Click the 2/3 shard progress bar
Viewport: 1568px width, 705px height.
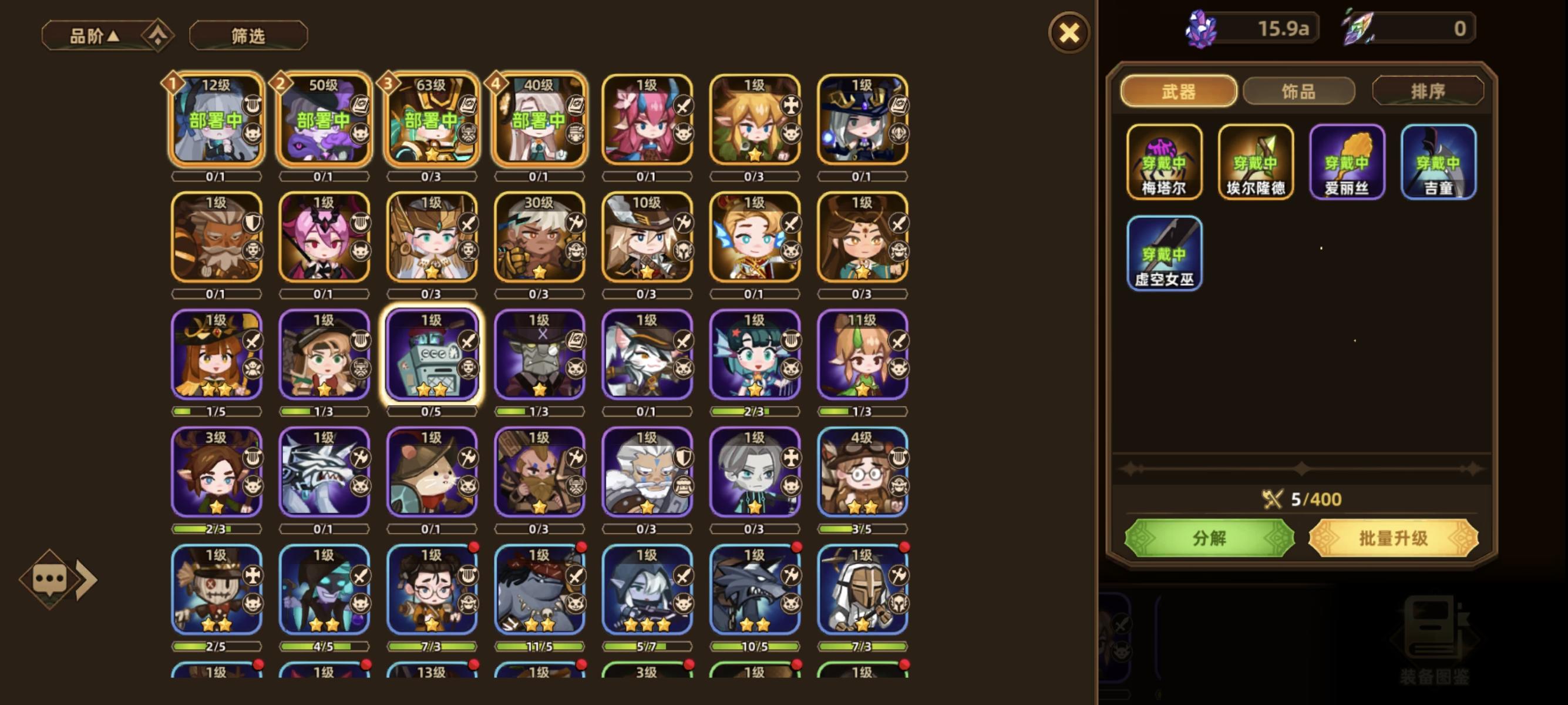click(755, 412)
